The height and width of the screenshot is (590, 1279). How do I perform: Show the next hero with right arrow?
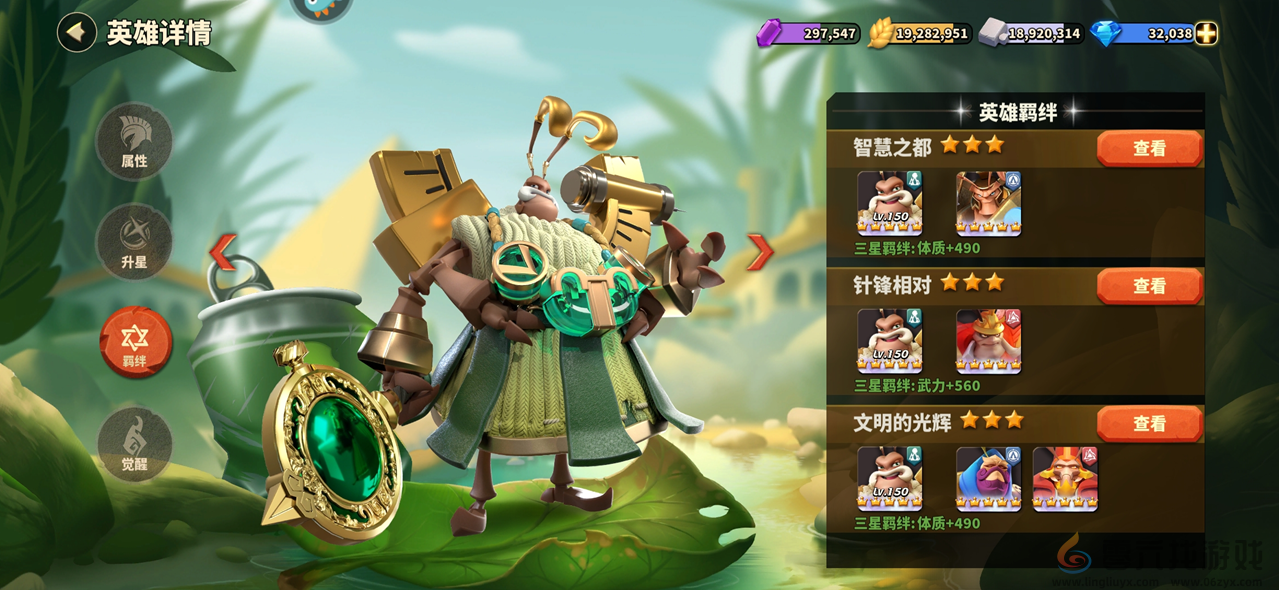[760, 252]
